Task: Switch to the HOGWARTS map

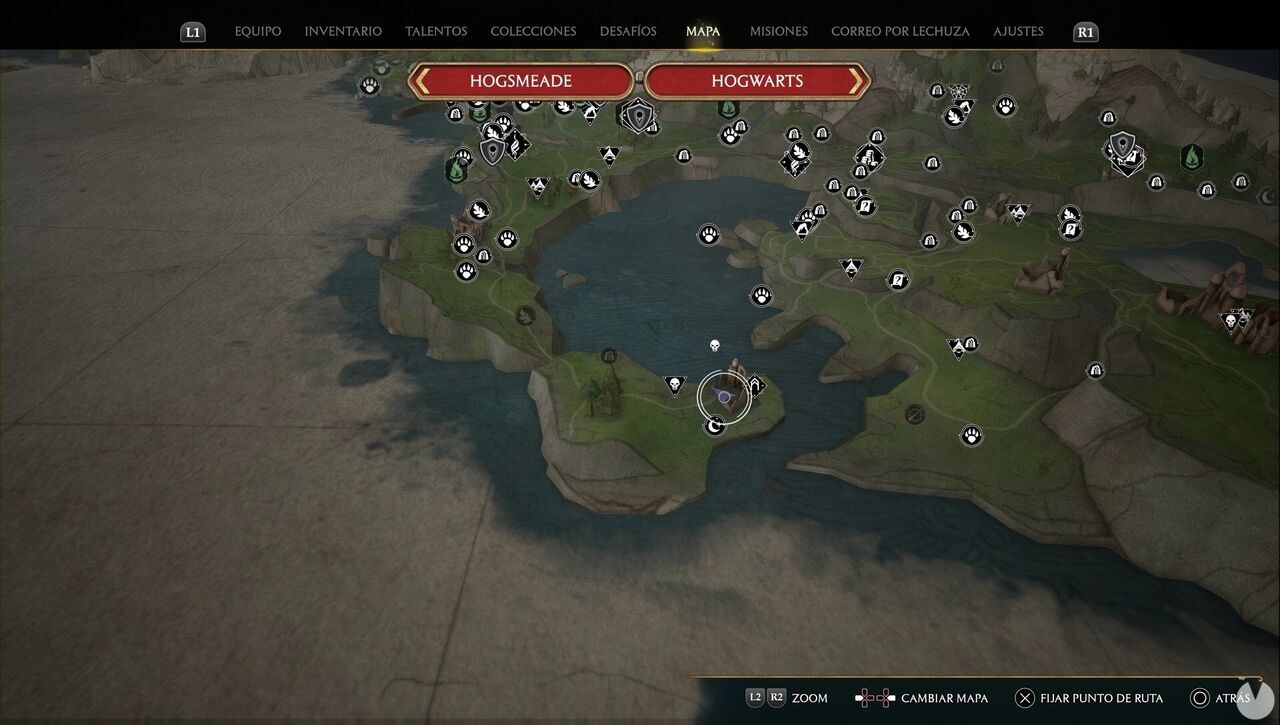Action: (757, 81)
